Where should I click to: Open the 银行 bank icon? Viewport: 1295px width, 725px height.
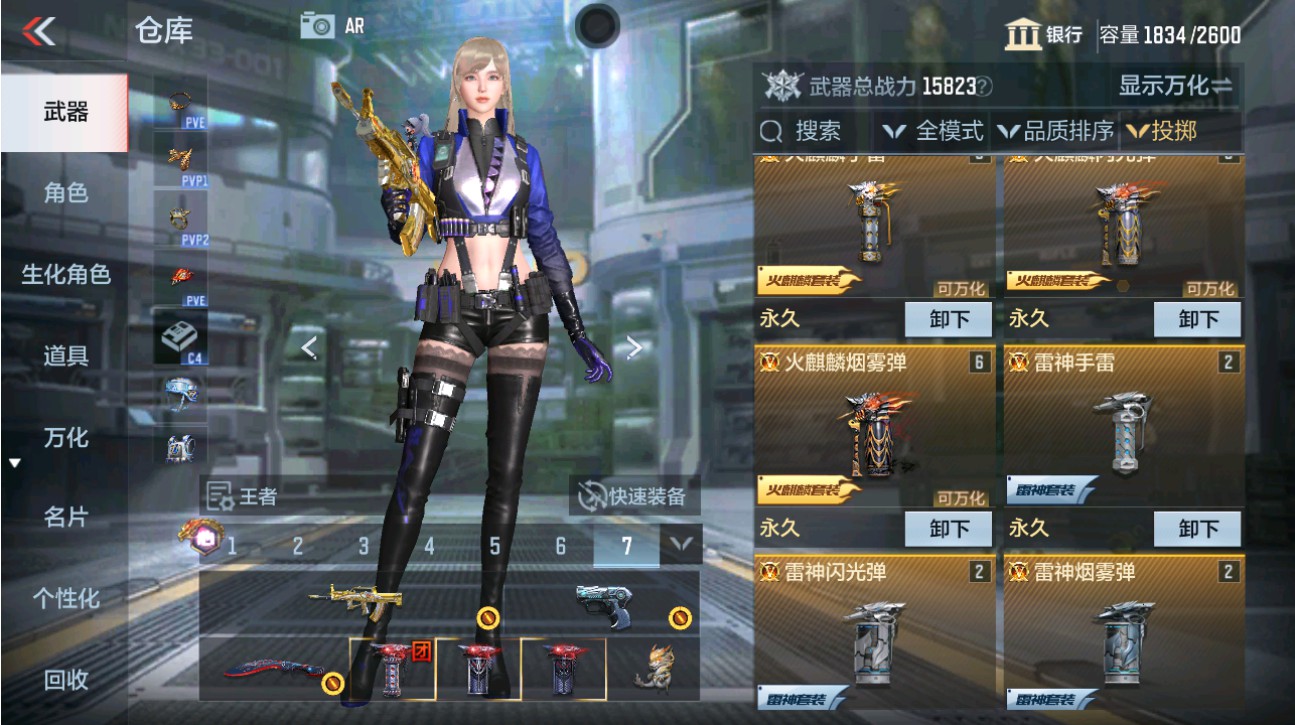1021,35
